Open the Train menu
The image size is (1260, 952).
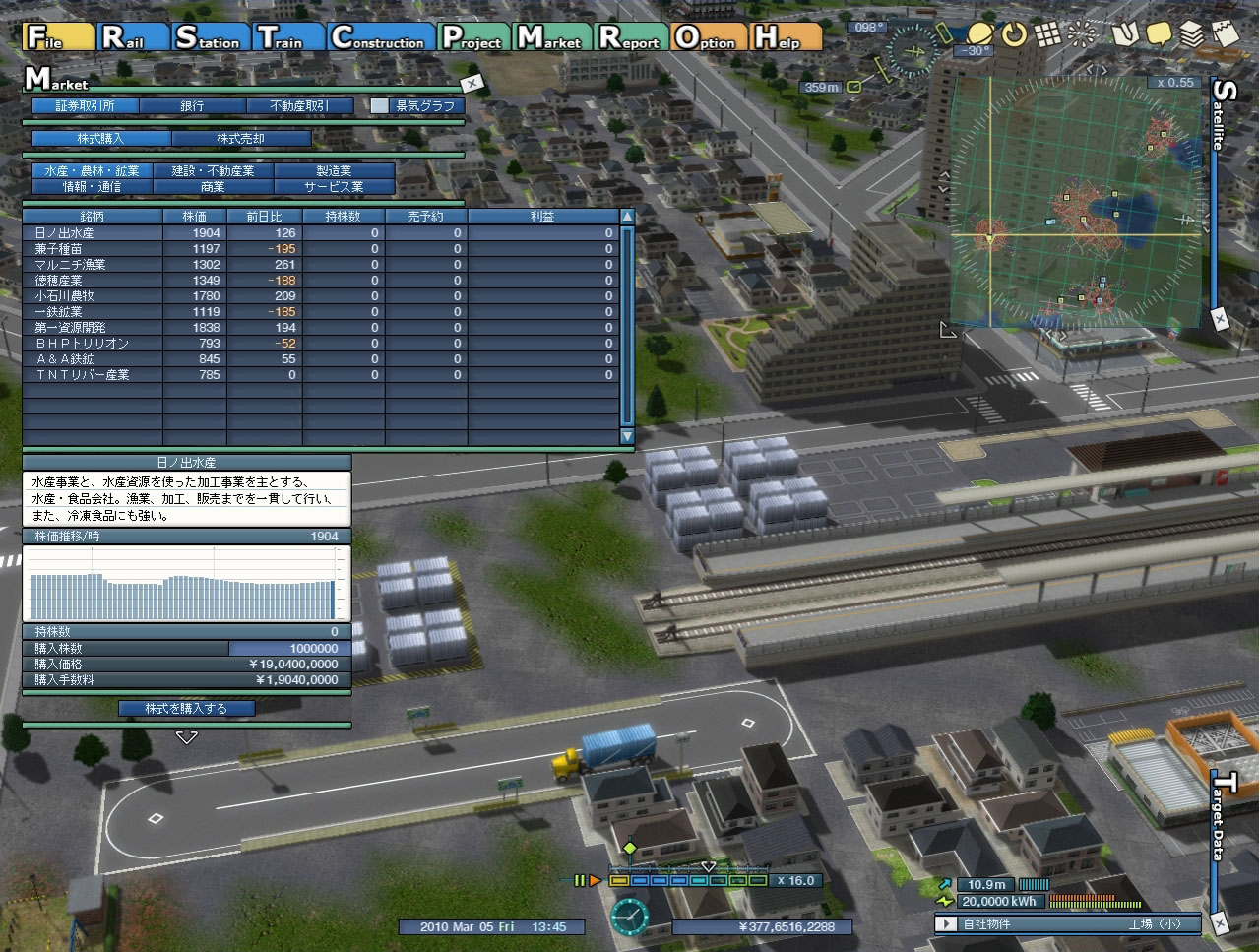(287, 37)
